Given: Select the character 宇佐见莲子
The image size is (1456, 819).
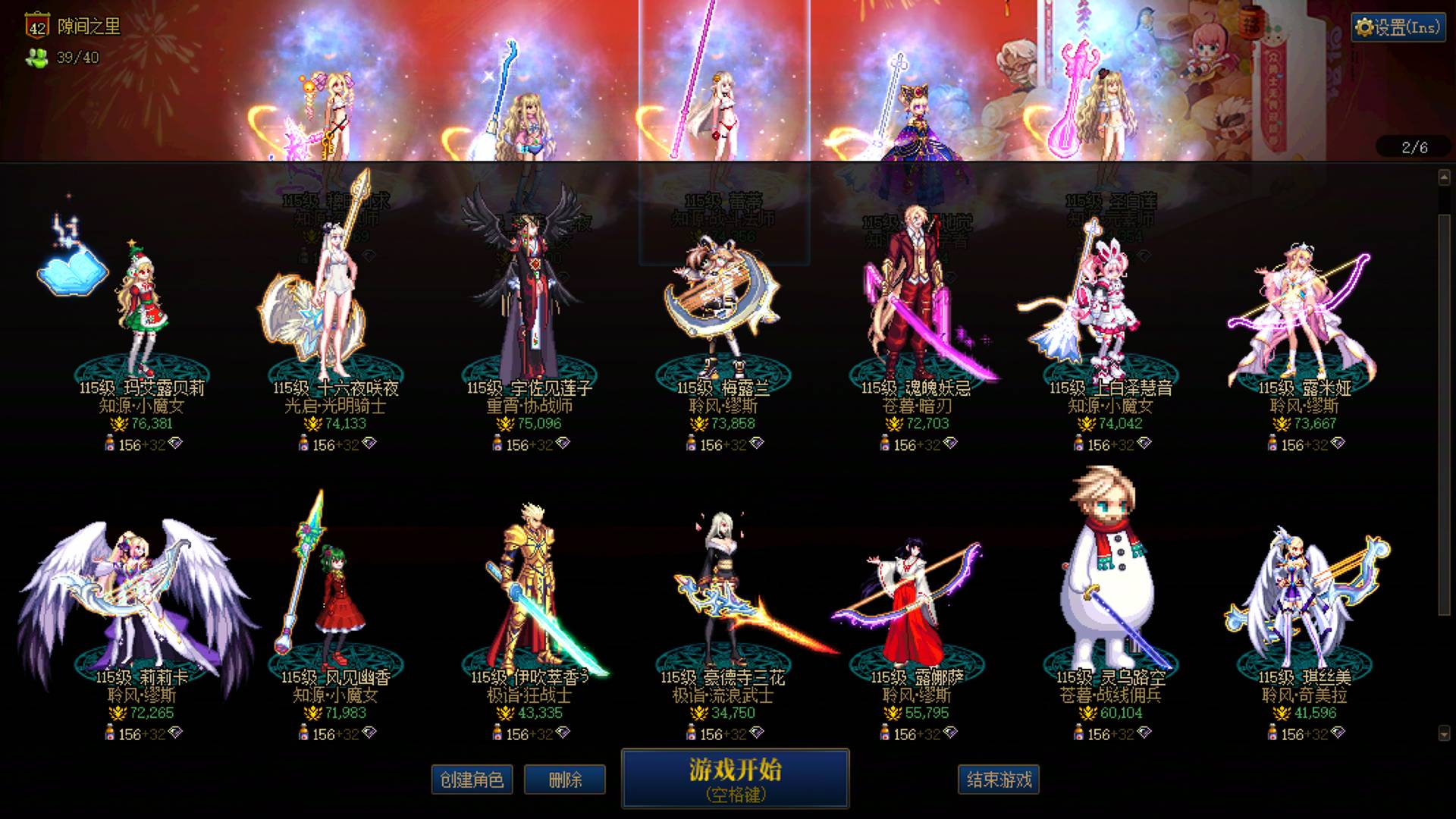Looking at the screenshot, I should tap(531, 303).
